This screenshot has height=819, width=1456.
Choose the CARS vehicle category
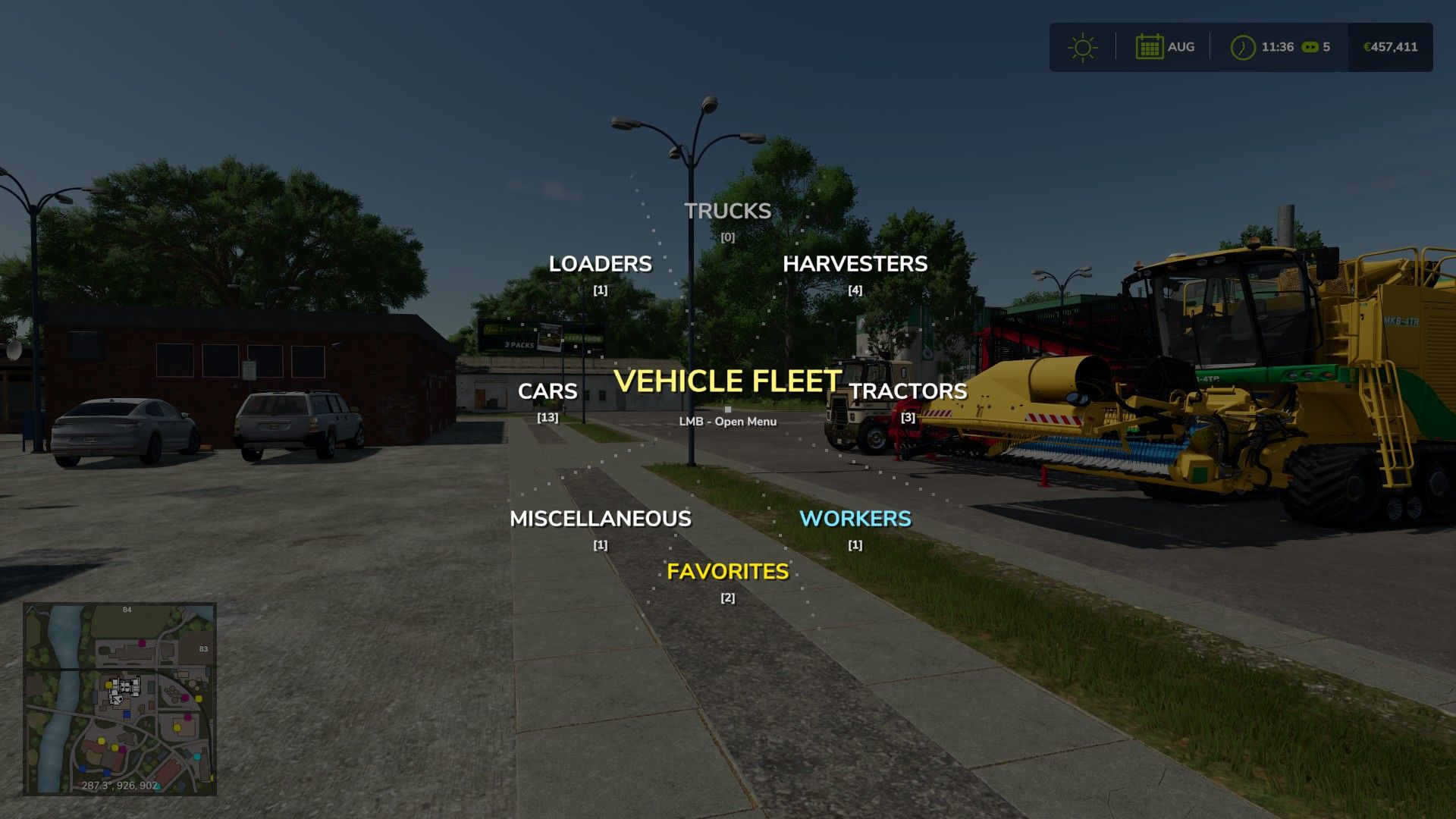[x=548, y=391]
